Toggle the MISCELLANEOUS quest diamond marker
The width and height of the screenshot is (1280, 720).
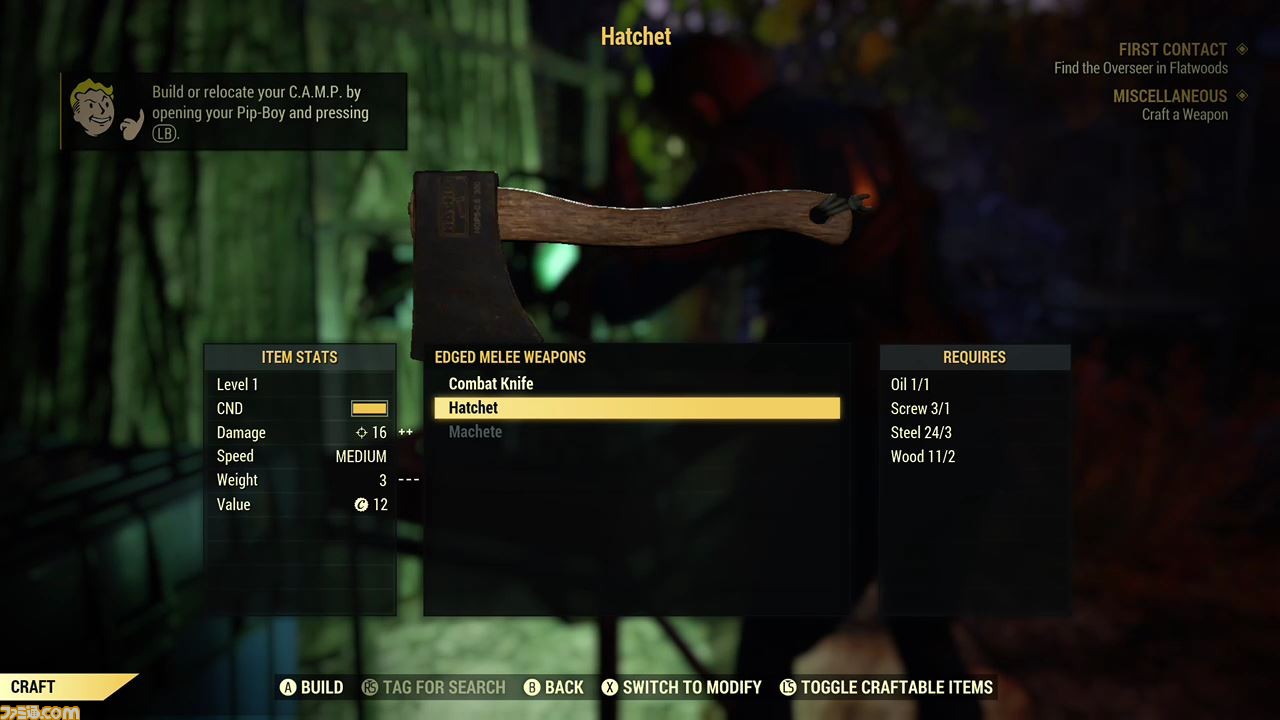[1242, 96]
